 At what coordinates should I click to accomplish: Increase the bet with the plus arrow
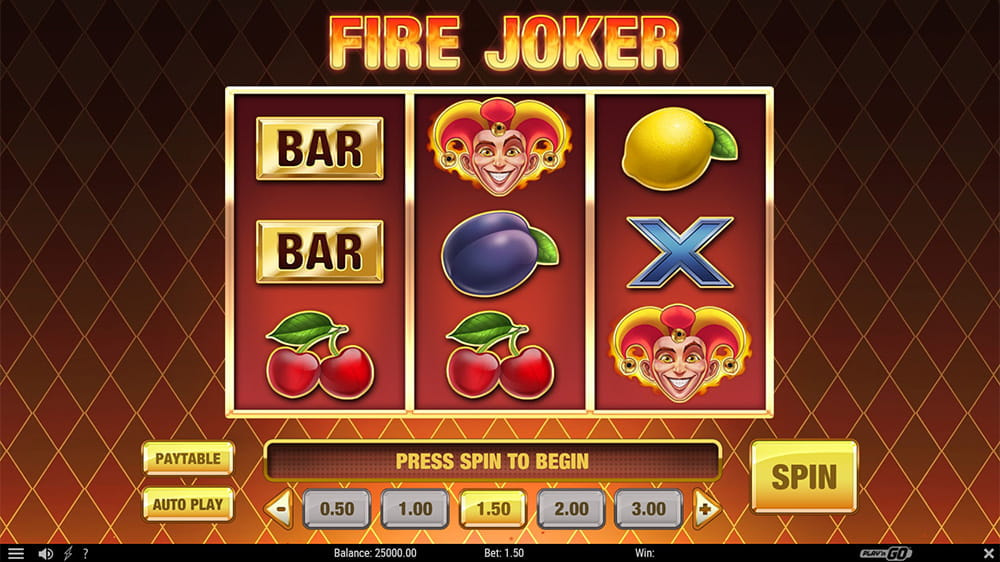[x=706, y=508]
